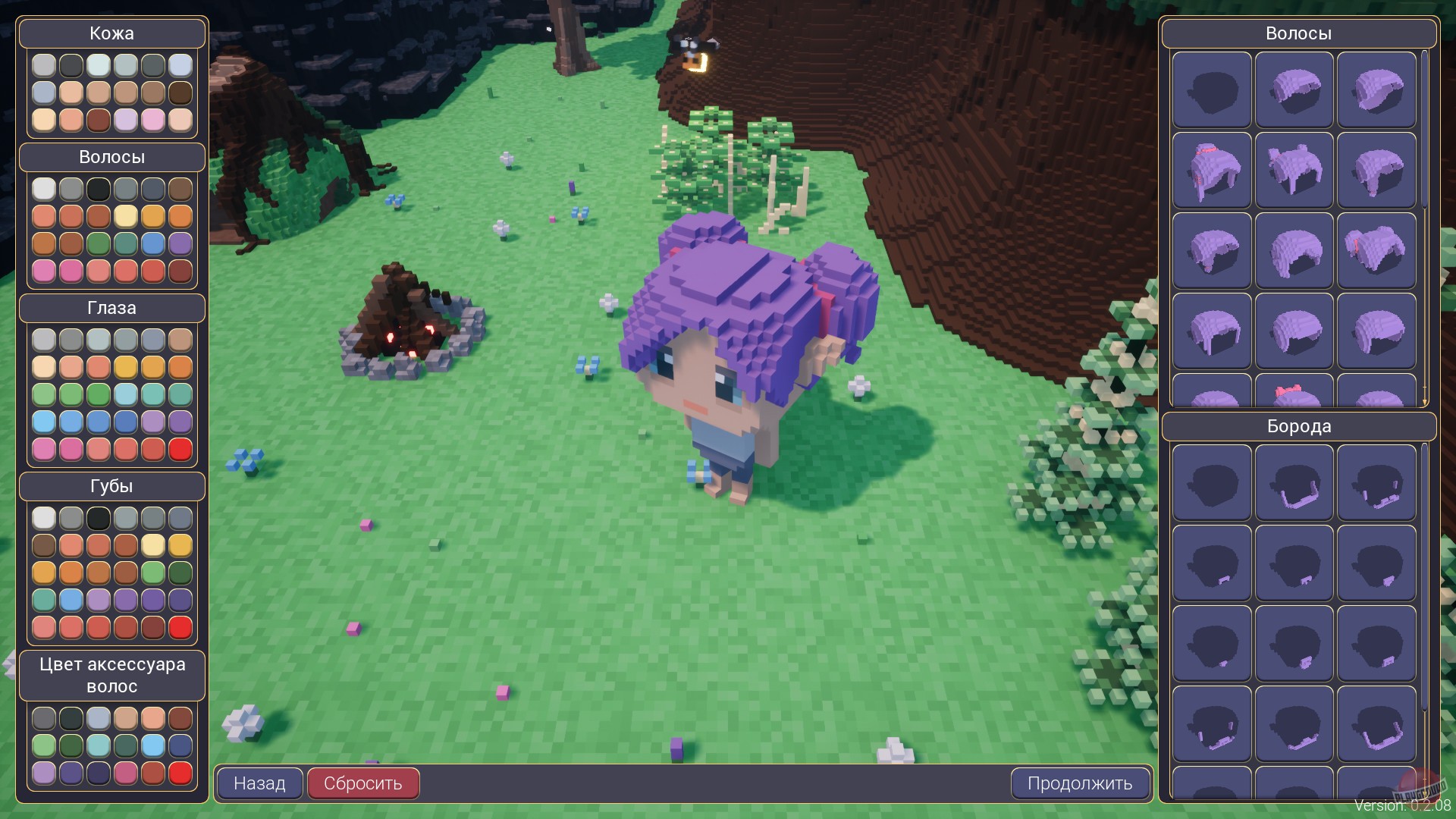Choose the darkest skin tone in Кожа
1456x819 pixels.
180,93
